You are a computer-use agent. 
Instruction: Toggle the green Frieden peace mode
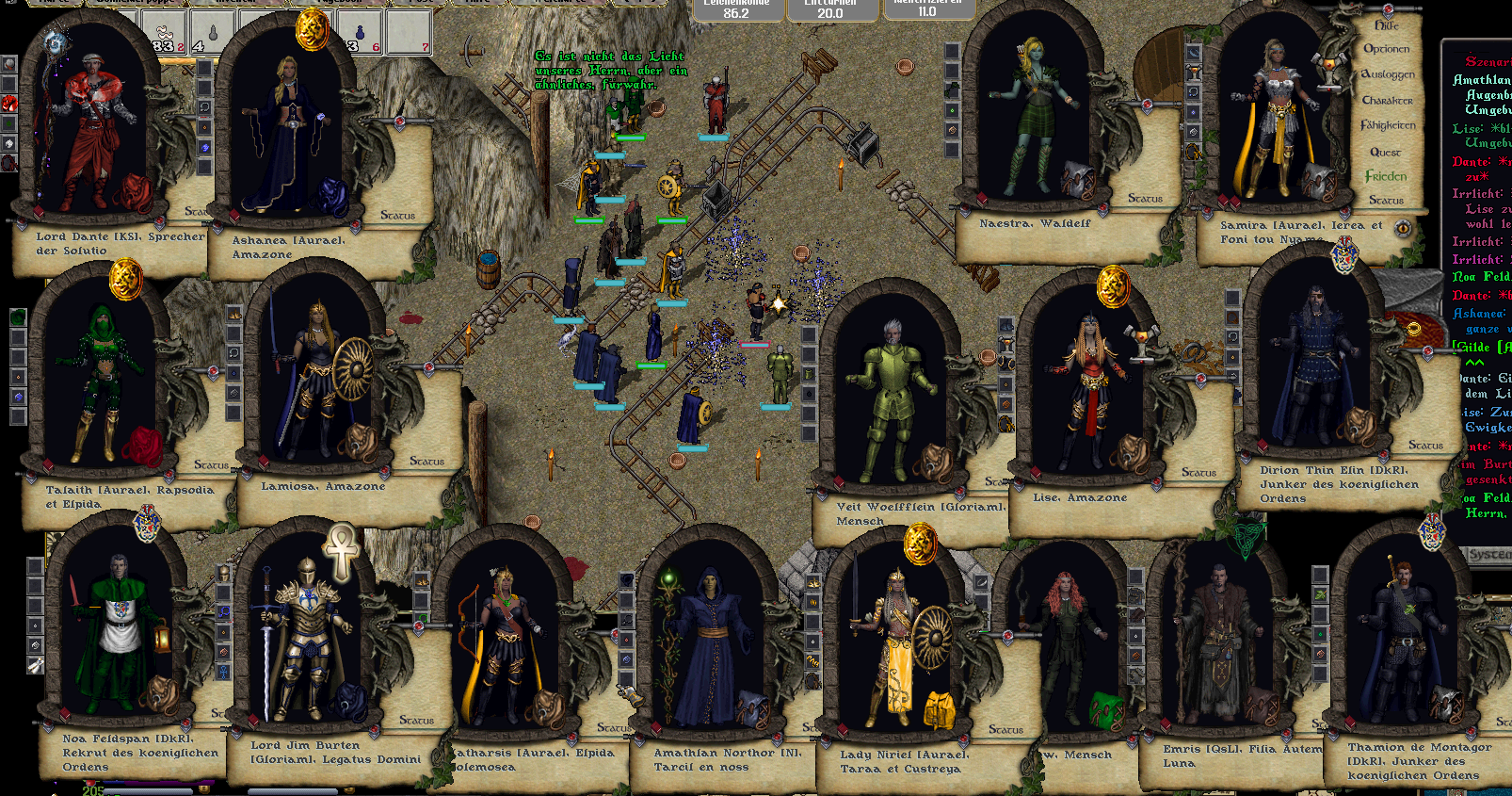[x=1386, y=176]
